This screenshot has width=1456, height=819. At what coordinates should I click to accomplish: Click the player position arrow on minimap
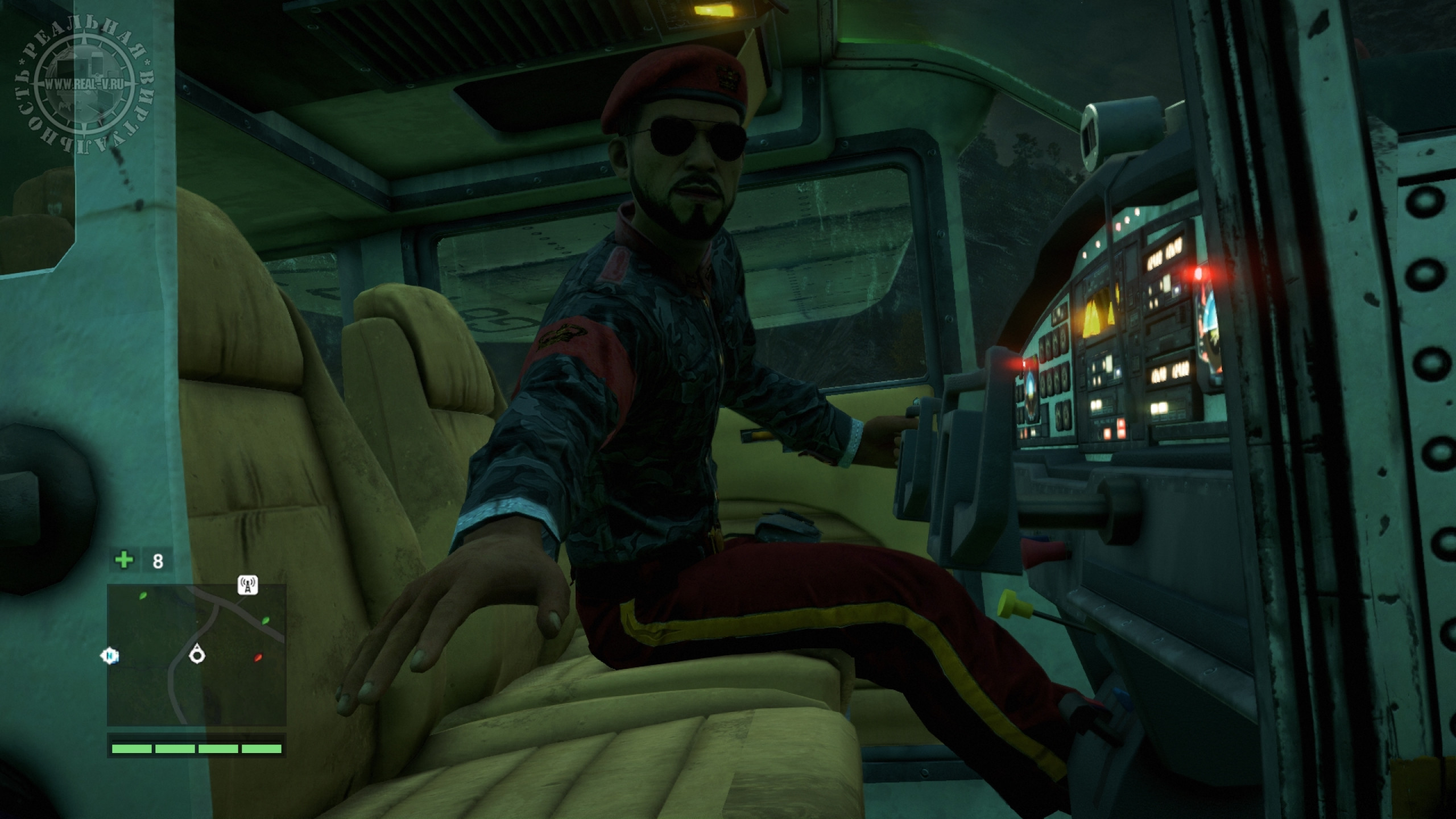tap(197, 653)
